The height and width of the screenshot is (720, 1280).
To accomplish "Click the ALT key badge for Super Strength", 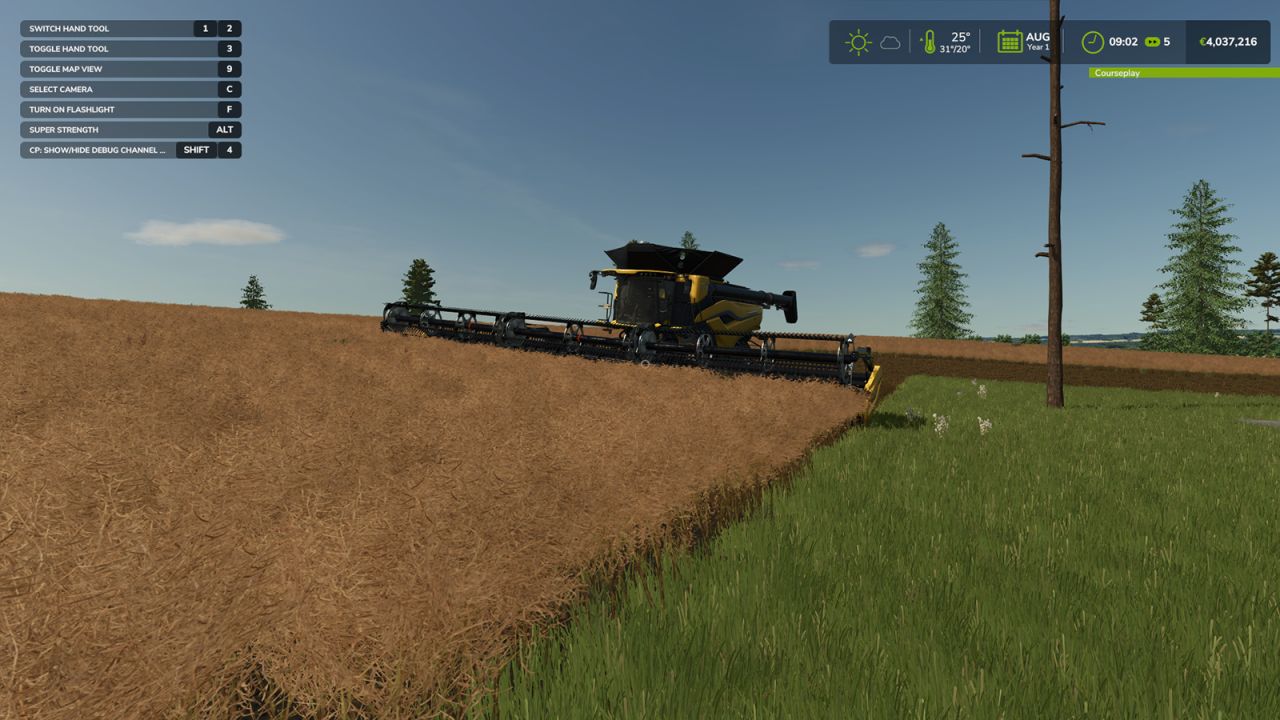I will click(224, 129).
